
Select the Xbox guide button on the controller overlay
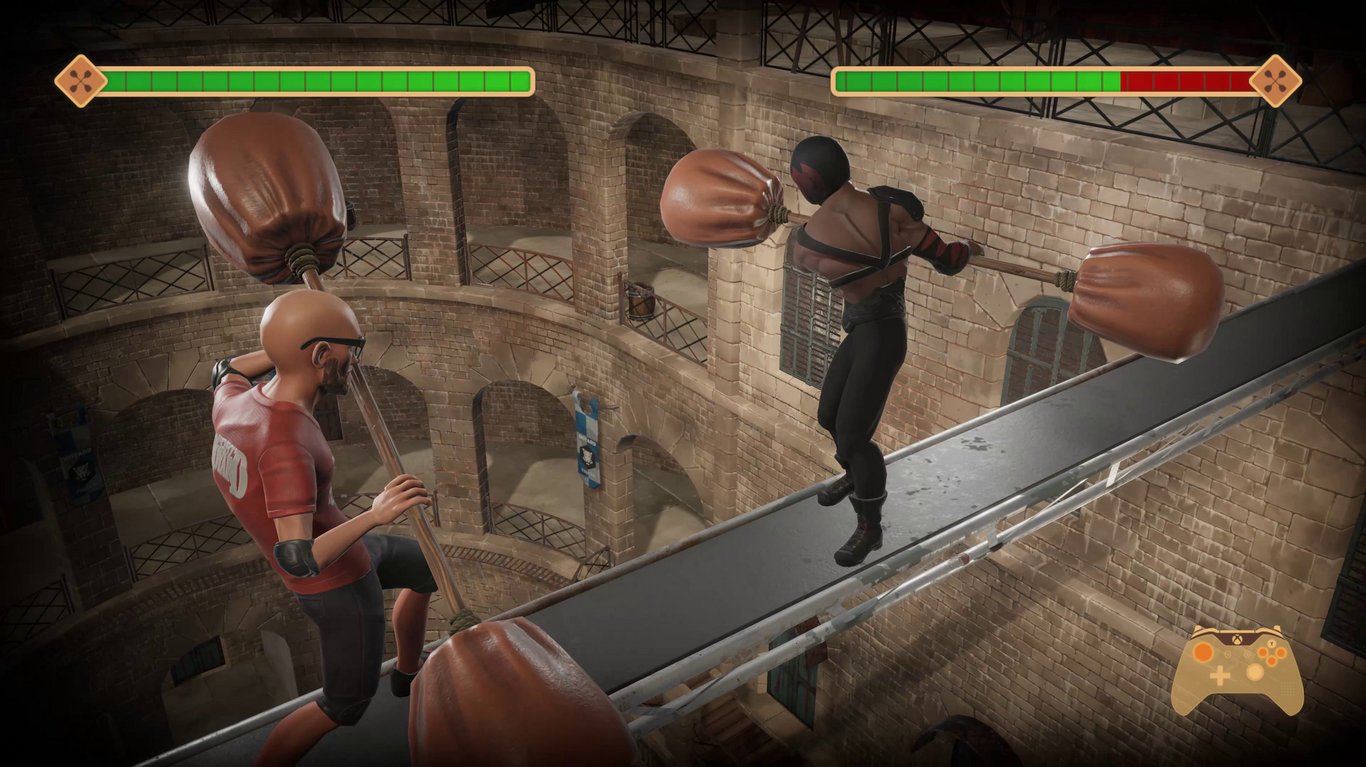coord(1237,638)
